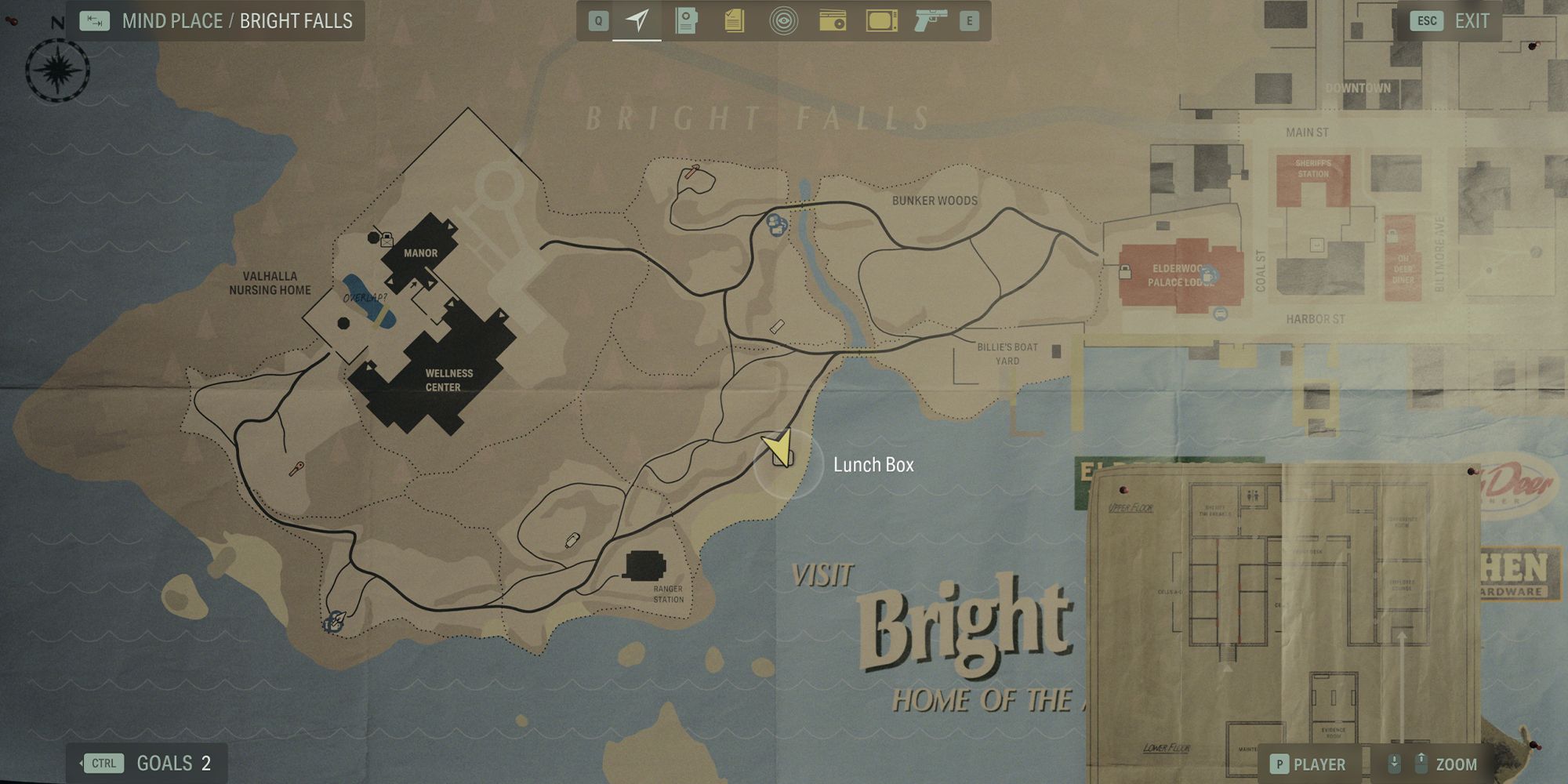Center on player using the P Player control
1568x784 pixels.
pos(1278,763)
